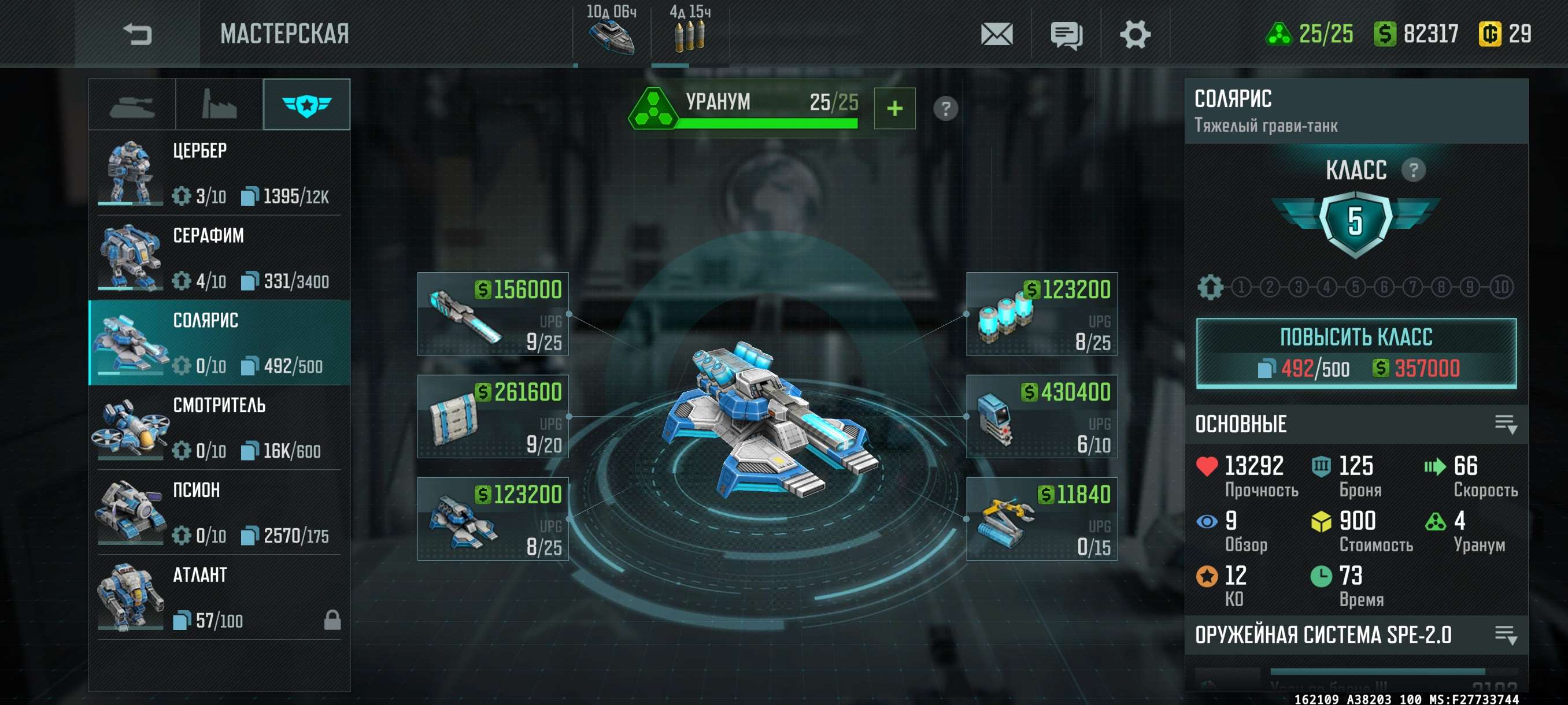Select the Смотритель unit row
The width and height of the screenshot is (1568, 705).
(219, 427)
